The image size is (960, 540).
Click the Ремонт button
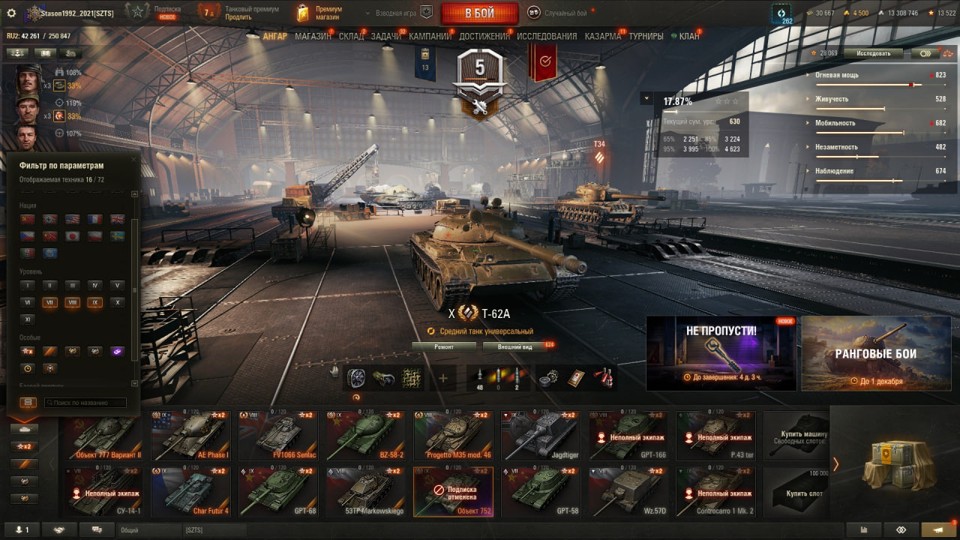pos(443,346)
